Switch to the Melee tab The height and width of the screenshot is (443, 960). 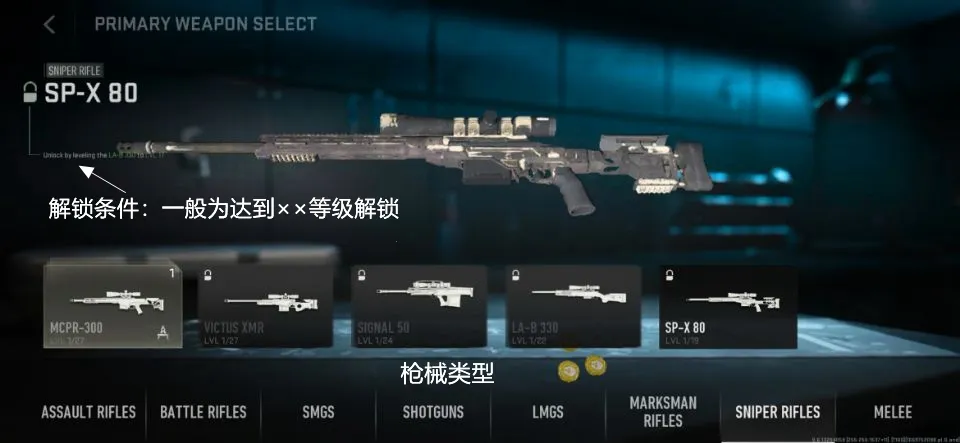(891, 412)
